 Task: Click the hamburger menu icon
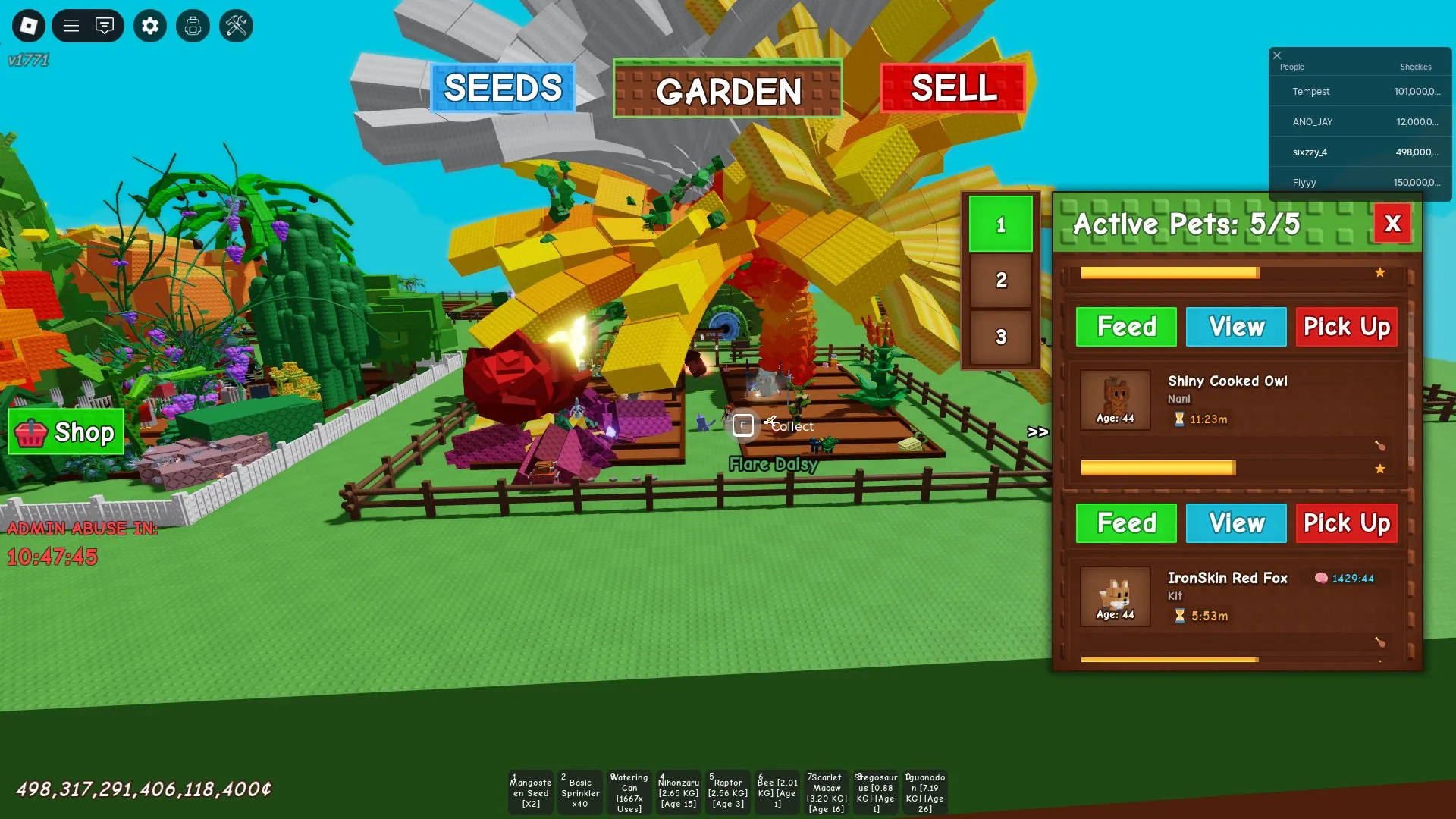pyautogui.click(x=71, y=26)
